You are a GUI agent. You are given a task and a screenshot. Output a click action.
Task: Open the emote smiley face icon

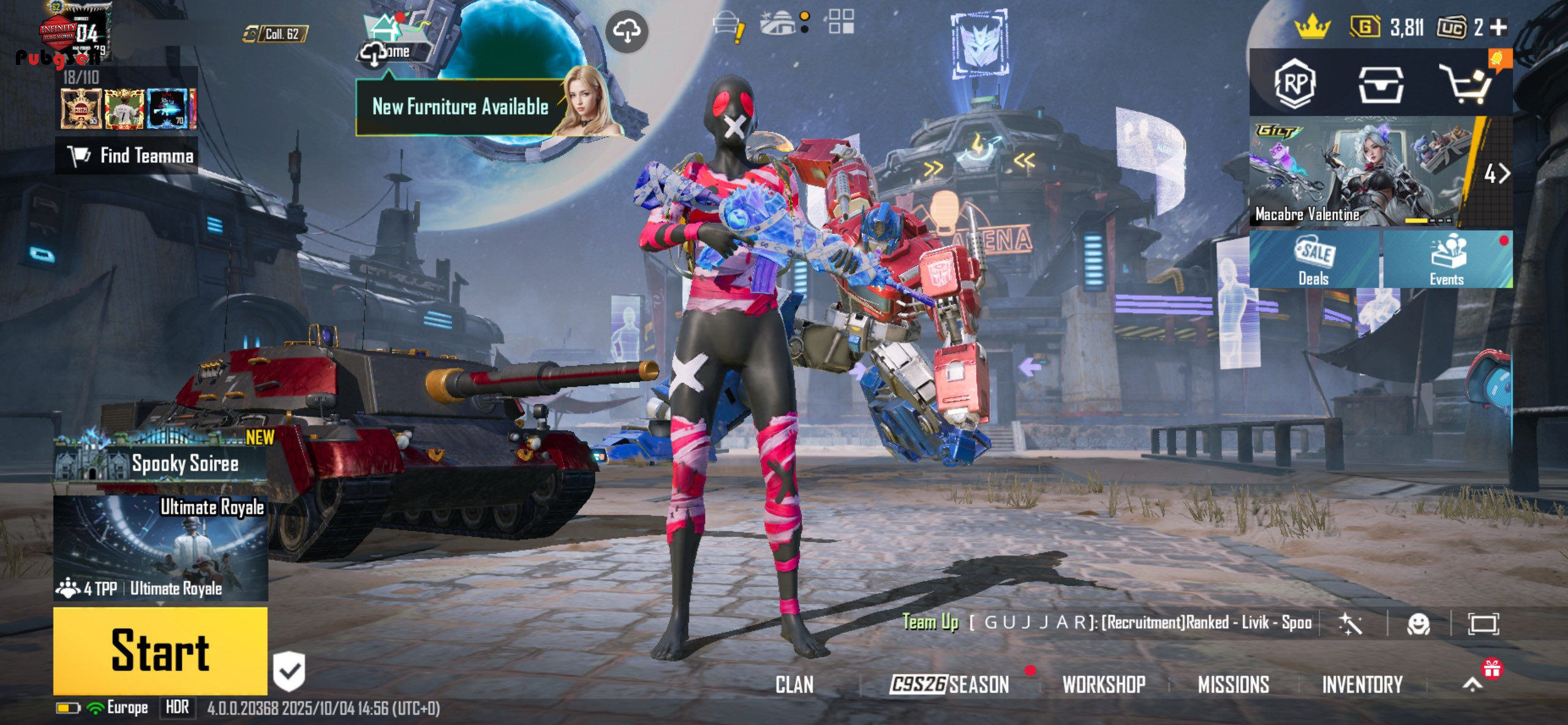[x=1418, y=624]
